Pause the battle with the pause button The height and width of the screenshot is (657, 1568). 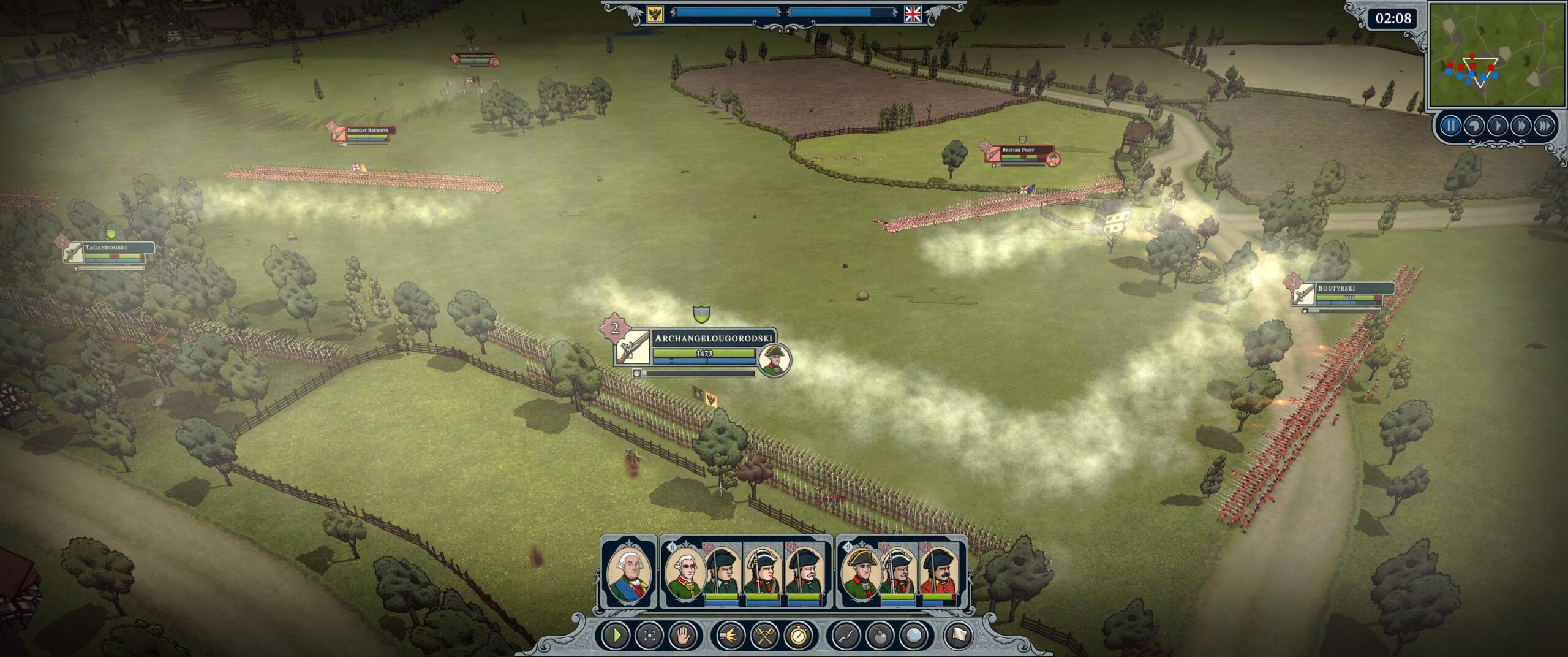pyautogui.click(x=1450, y=126)
